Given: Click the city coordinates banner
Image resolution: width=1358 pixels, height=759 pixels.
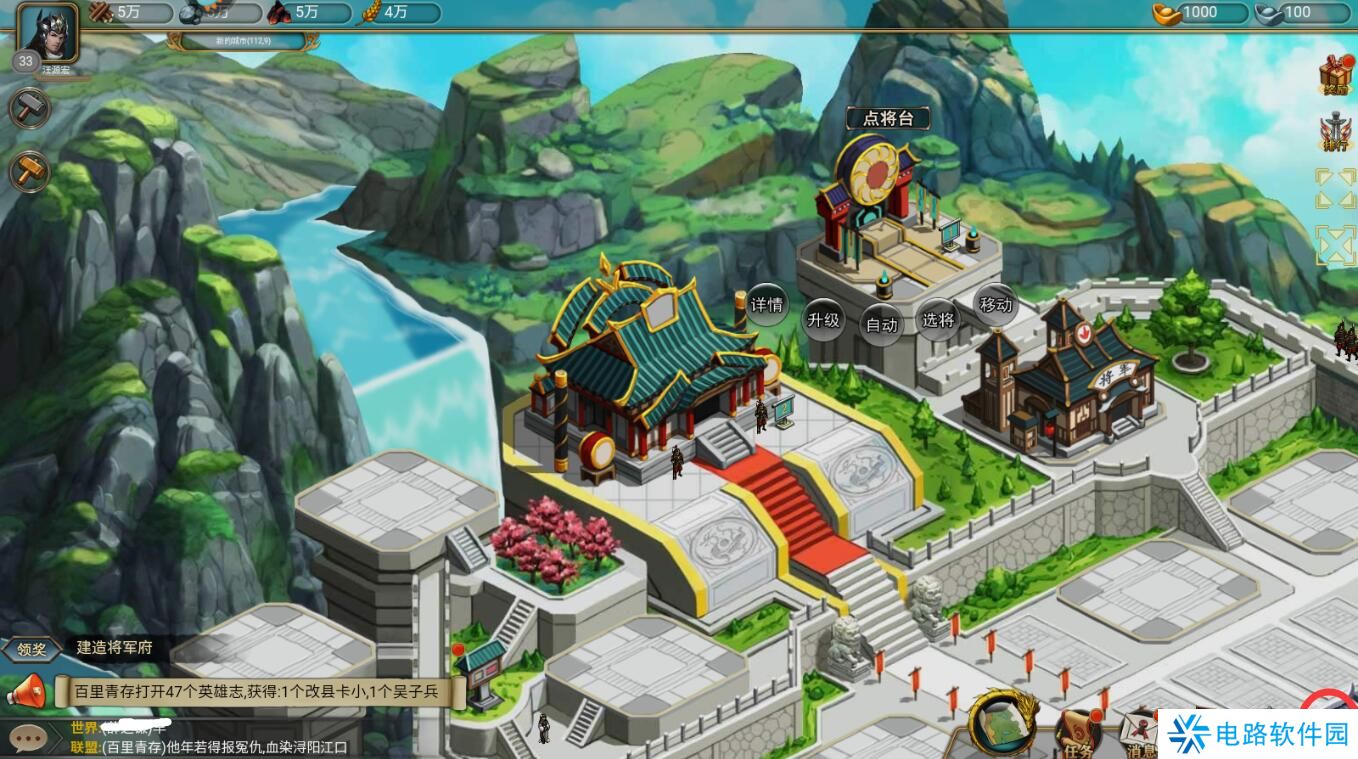Looking at the screenshot, I should [x=245, y=41].
